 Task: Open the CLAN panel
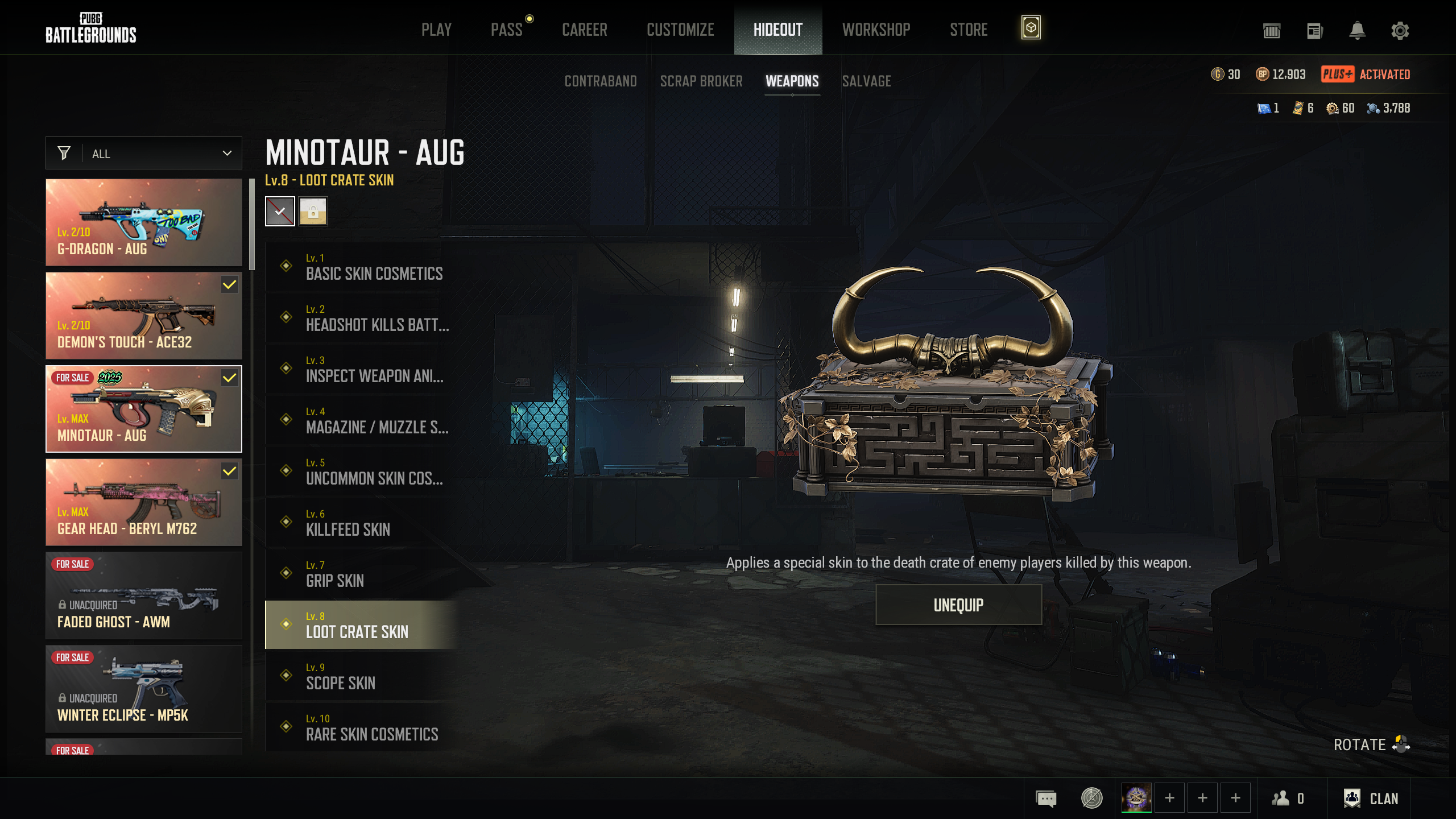tap(1371, 799)
